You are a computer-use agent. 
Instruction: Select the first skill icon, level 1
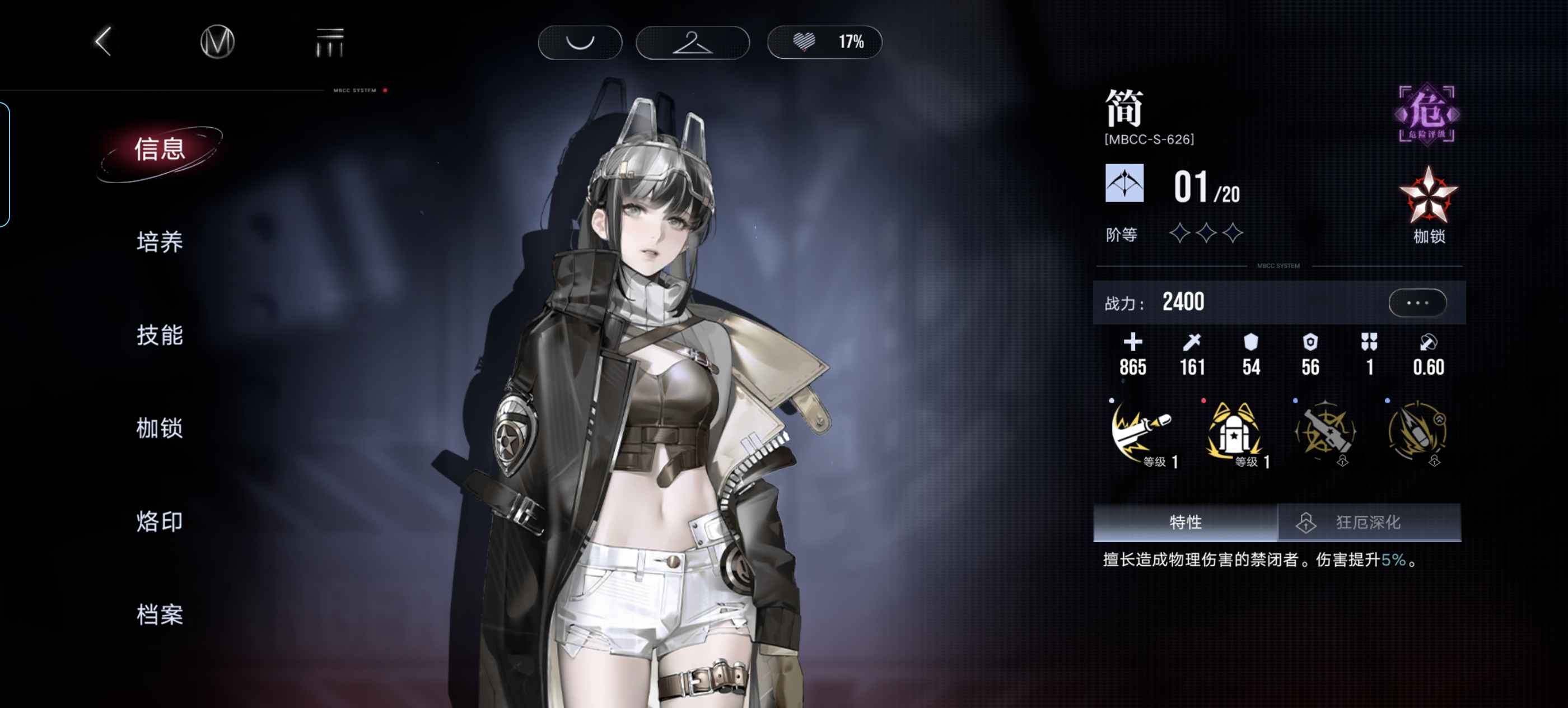(x=1141, y=432)
